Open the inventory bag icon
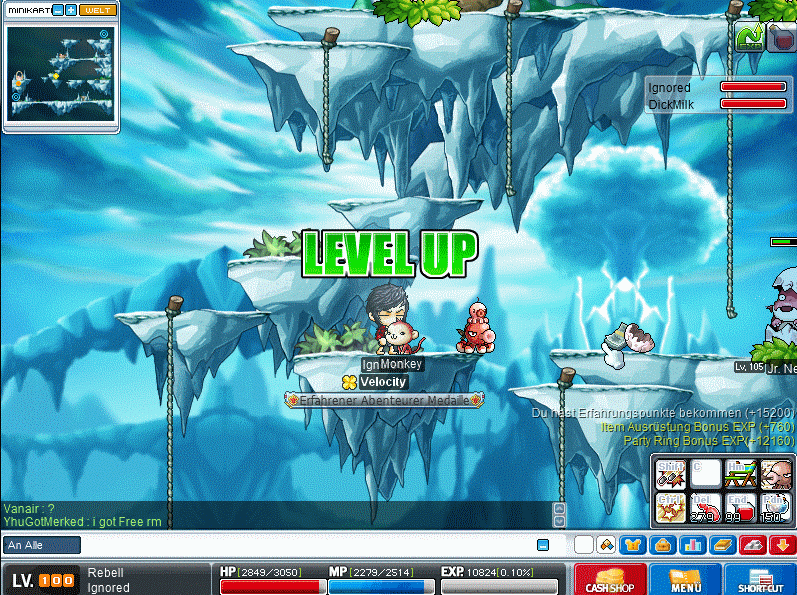Screen dimensions: 797x595 click(x=661, y=545)
